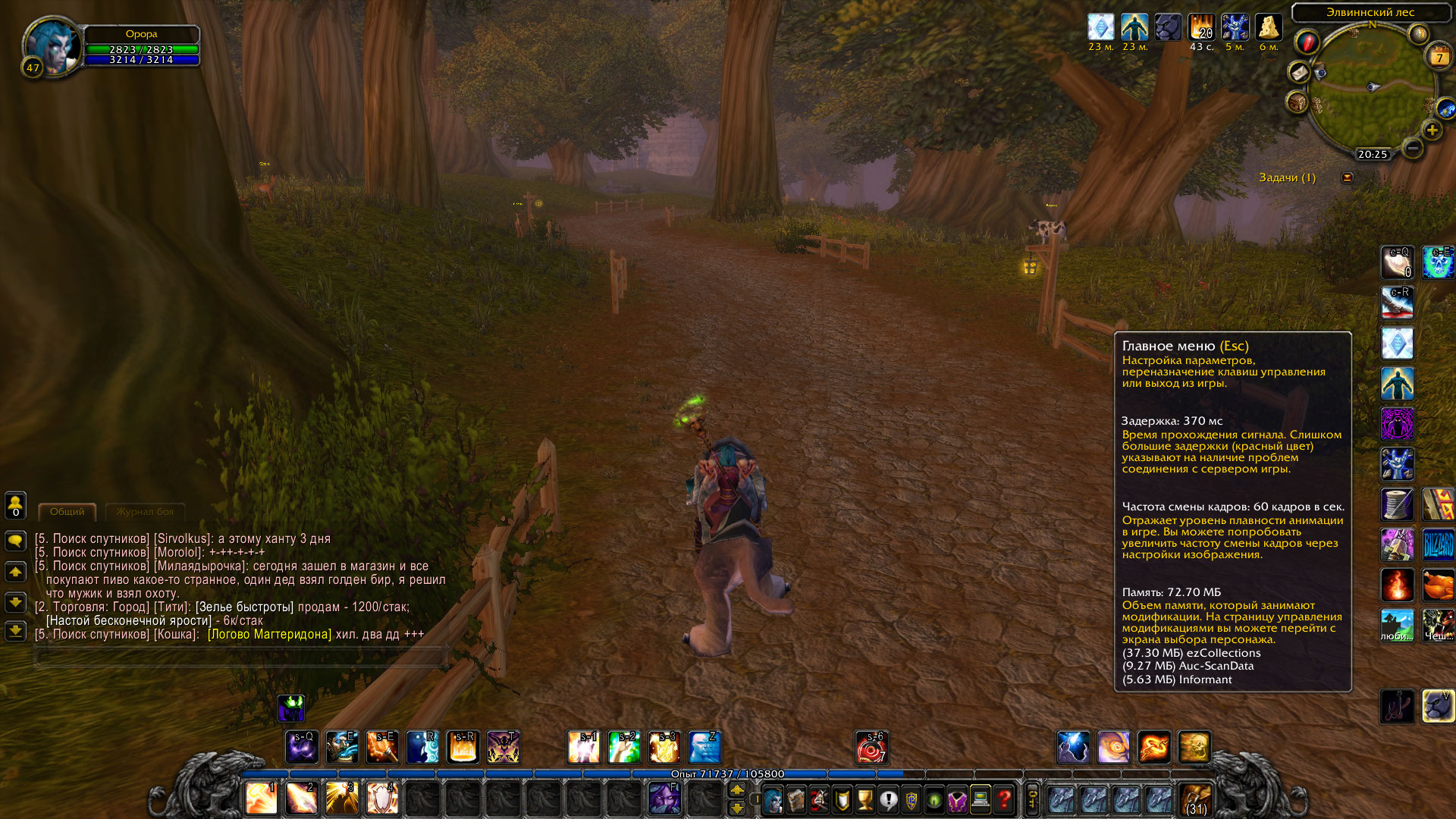Dismiss the cheese food buff icon
Screen dimensions: 1456x819
pos(1268,28)
